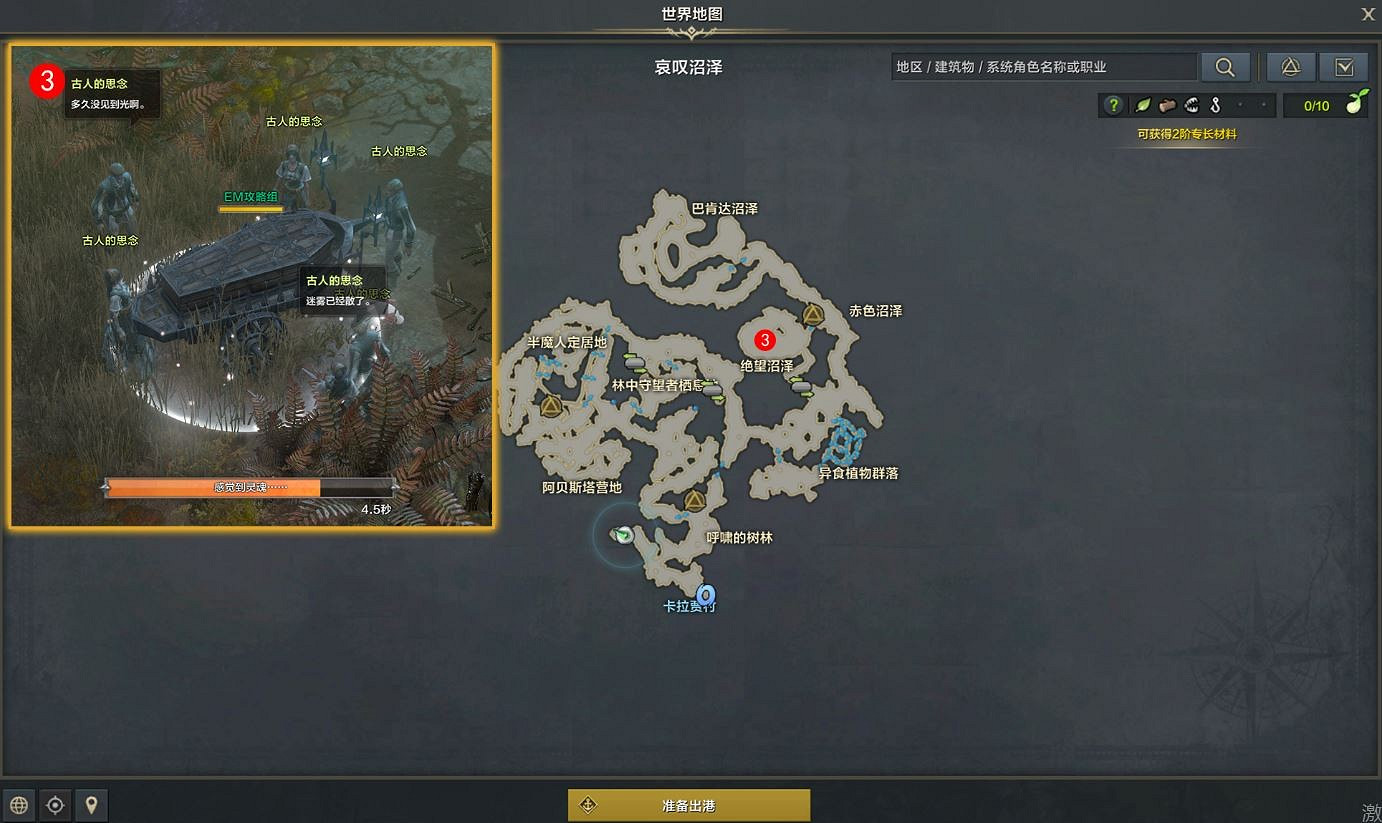
Task: Toggle the wood logging material filter
Action: pos(1167,105)
